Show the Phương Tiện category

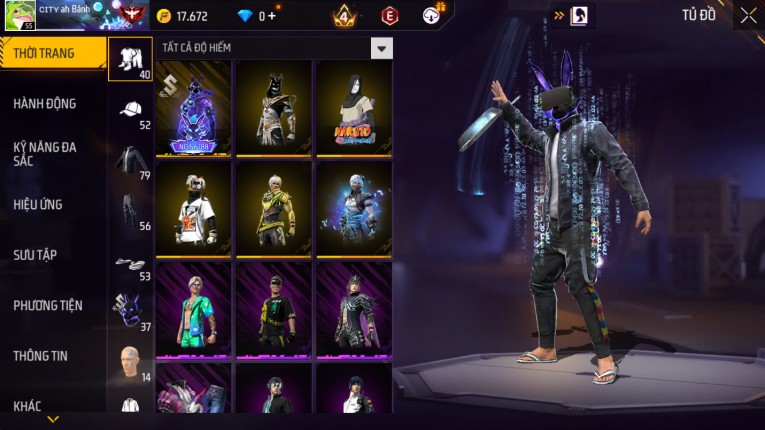[48, 306]
